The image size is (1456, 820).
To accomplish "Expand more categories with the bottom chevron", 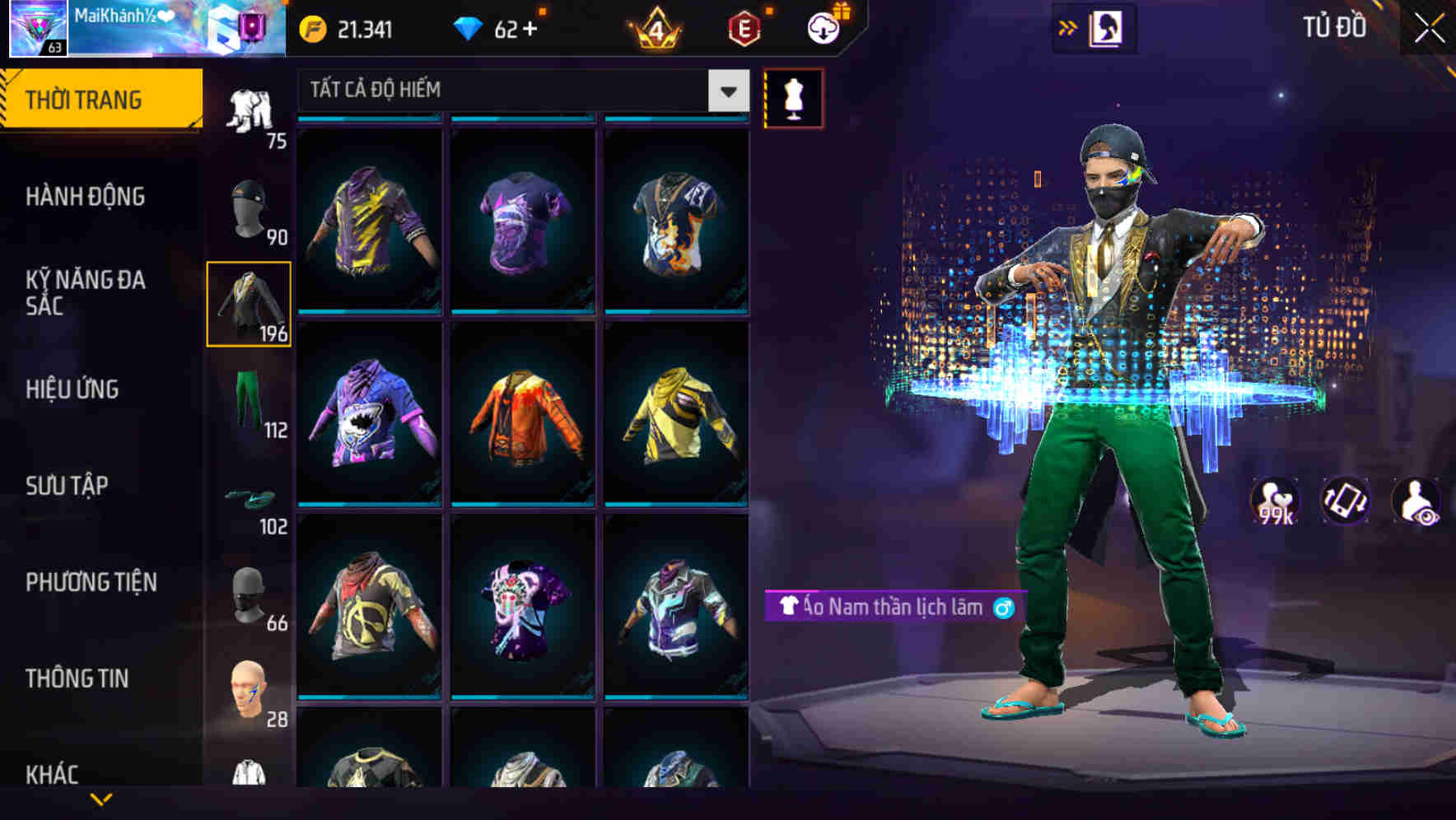I will pyautogui.click(x=101, y=797).
